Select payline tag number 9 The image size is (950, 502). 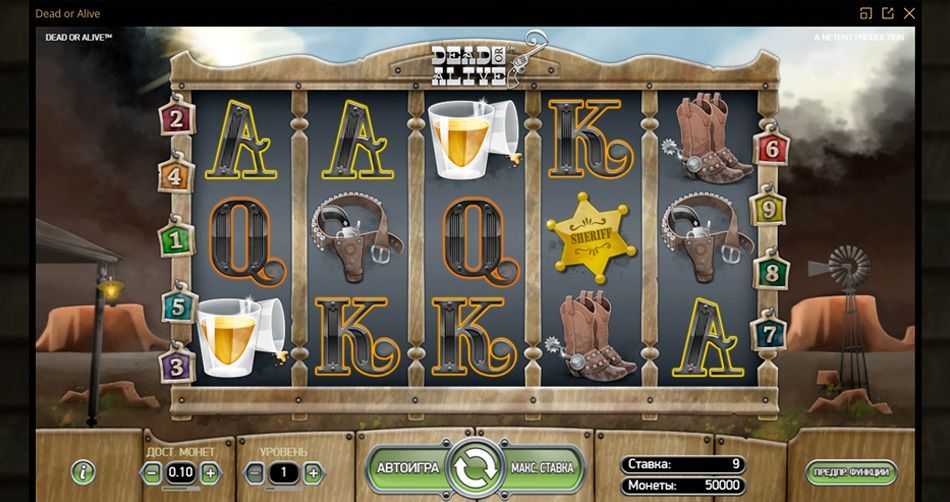click(x=768, y=210)
